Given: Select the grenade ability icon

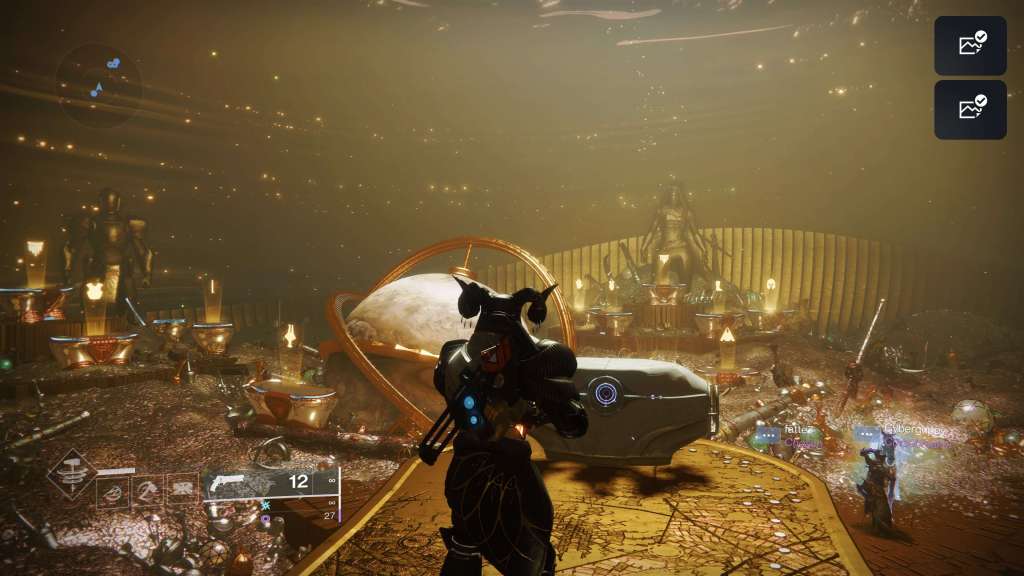Looking at the screenshot, I should [x=112, y=488].
